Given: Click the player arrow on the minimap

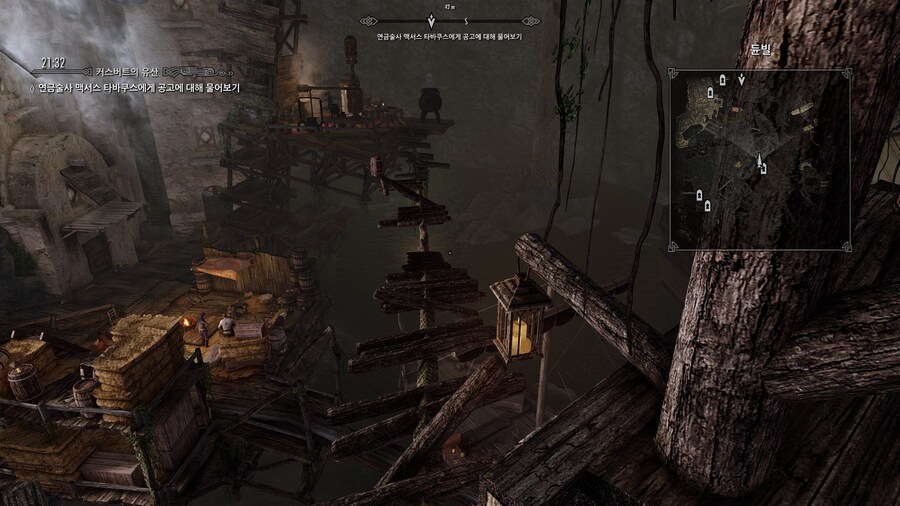Looking at the screenshot, I should (x=759, y=161).
